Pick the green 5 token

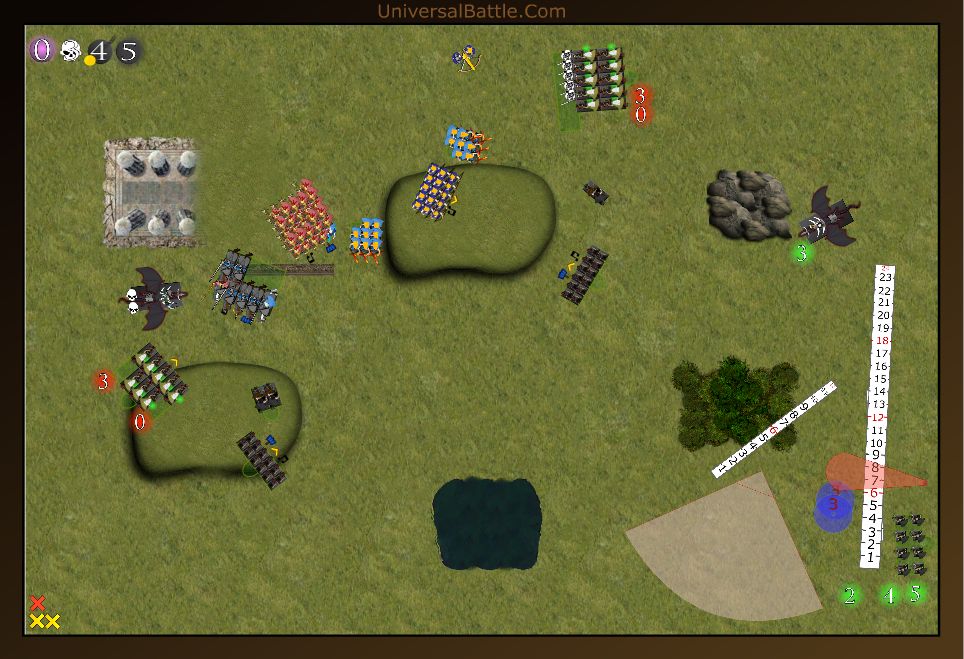coord(914,593)
